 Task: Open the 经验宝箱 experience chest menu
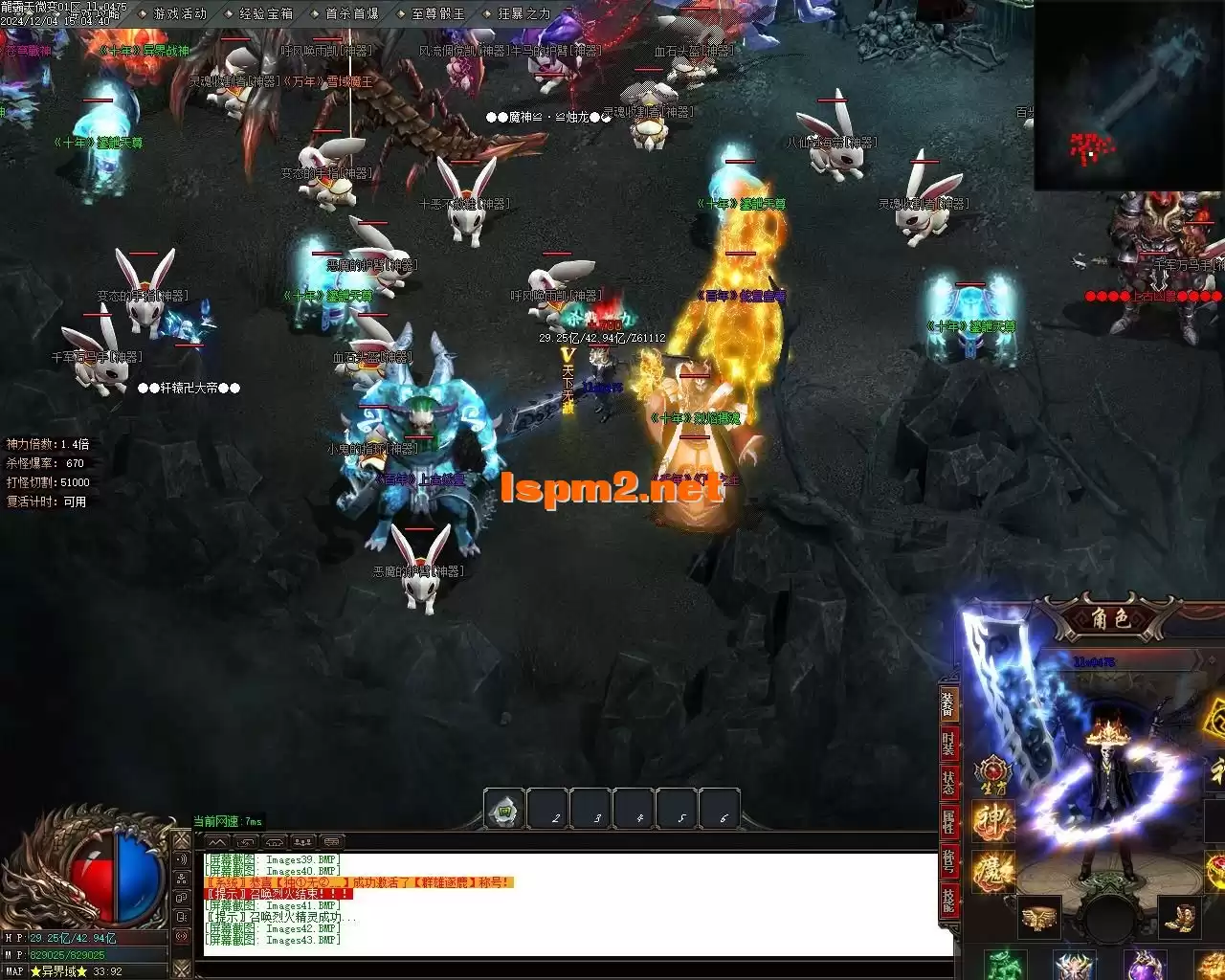[265, 13]
